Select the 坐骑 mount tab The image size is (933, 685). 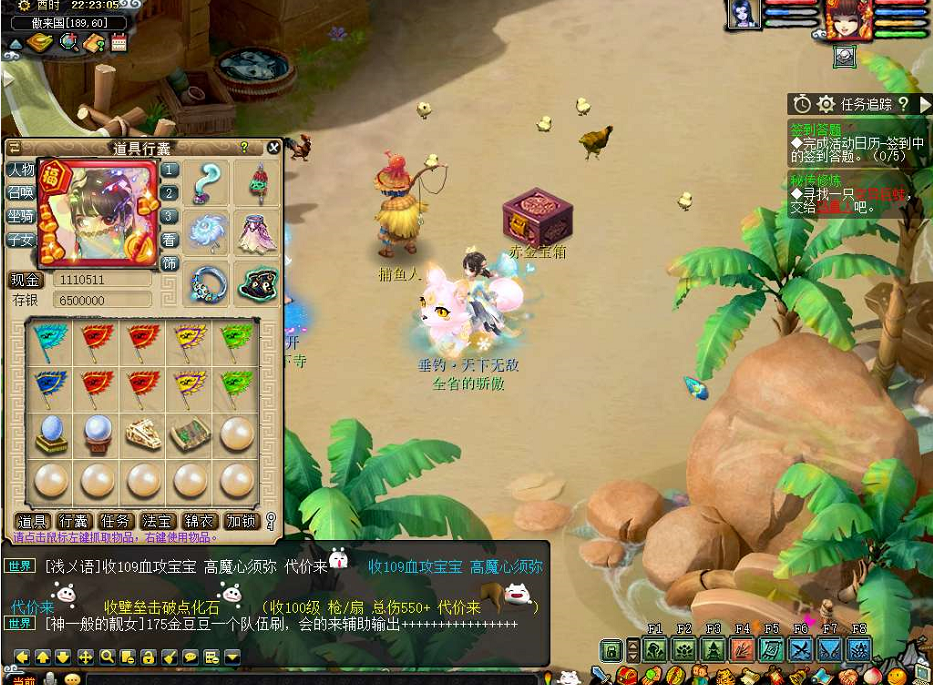click(x=20, y=216)
